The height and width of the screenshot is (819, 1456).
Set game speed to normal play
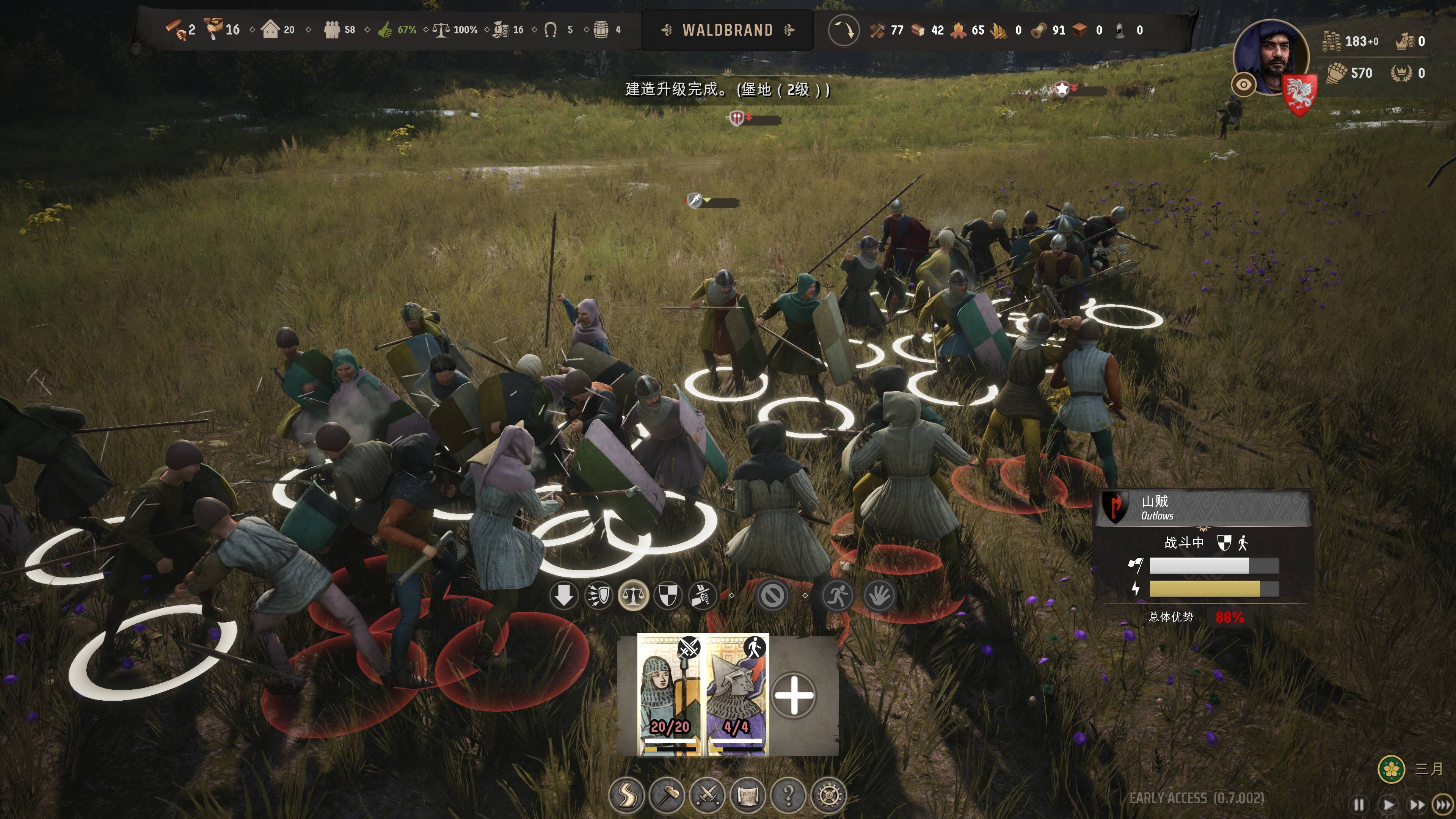pyautogui.click(x=1388, y=804)
